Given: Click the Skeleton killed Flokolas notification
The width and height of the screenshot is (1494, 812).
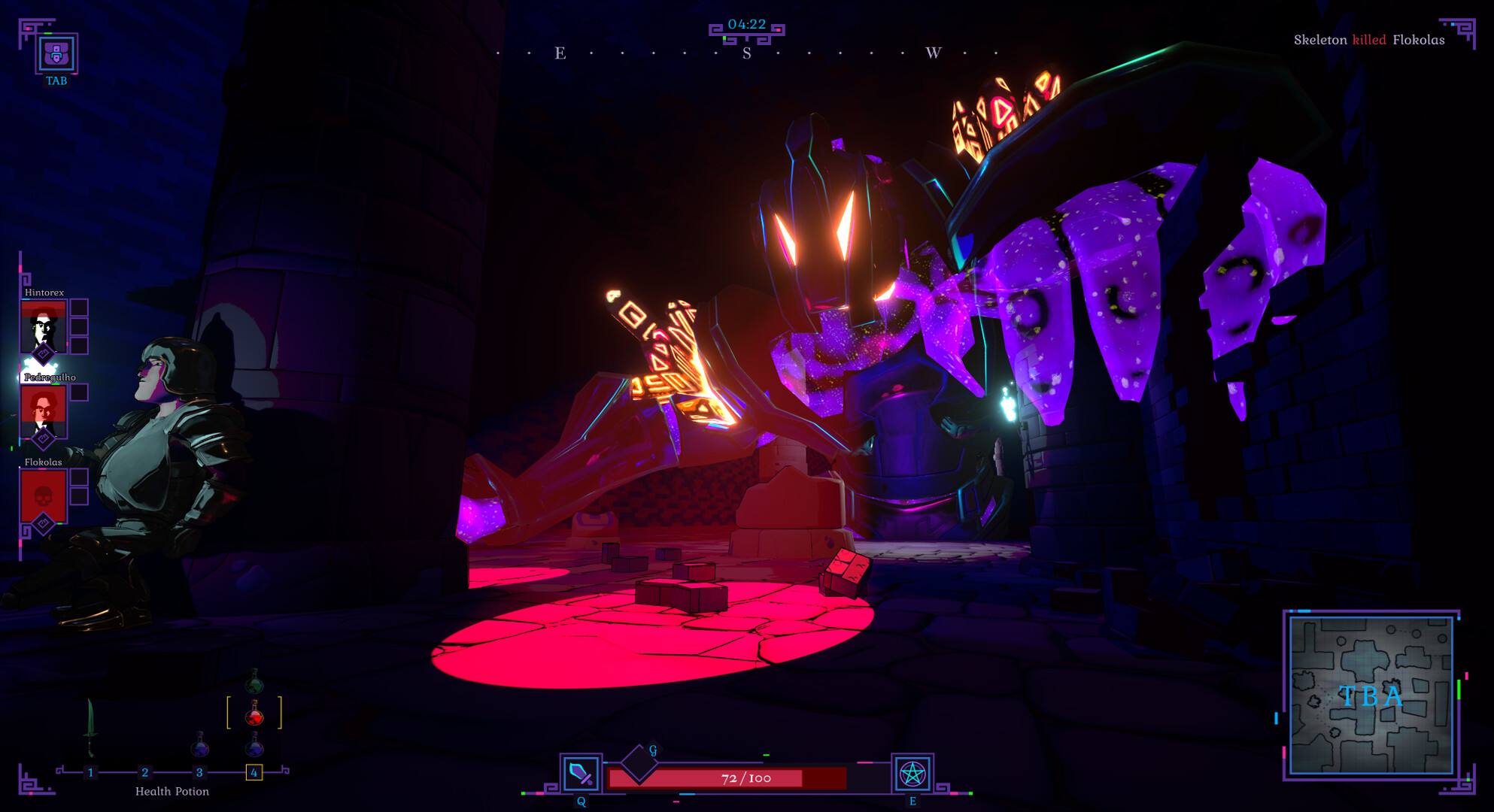Looking at the screenshot, I should [x=1369, y=40].
